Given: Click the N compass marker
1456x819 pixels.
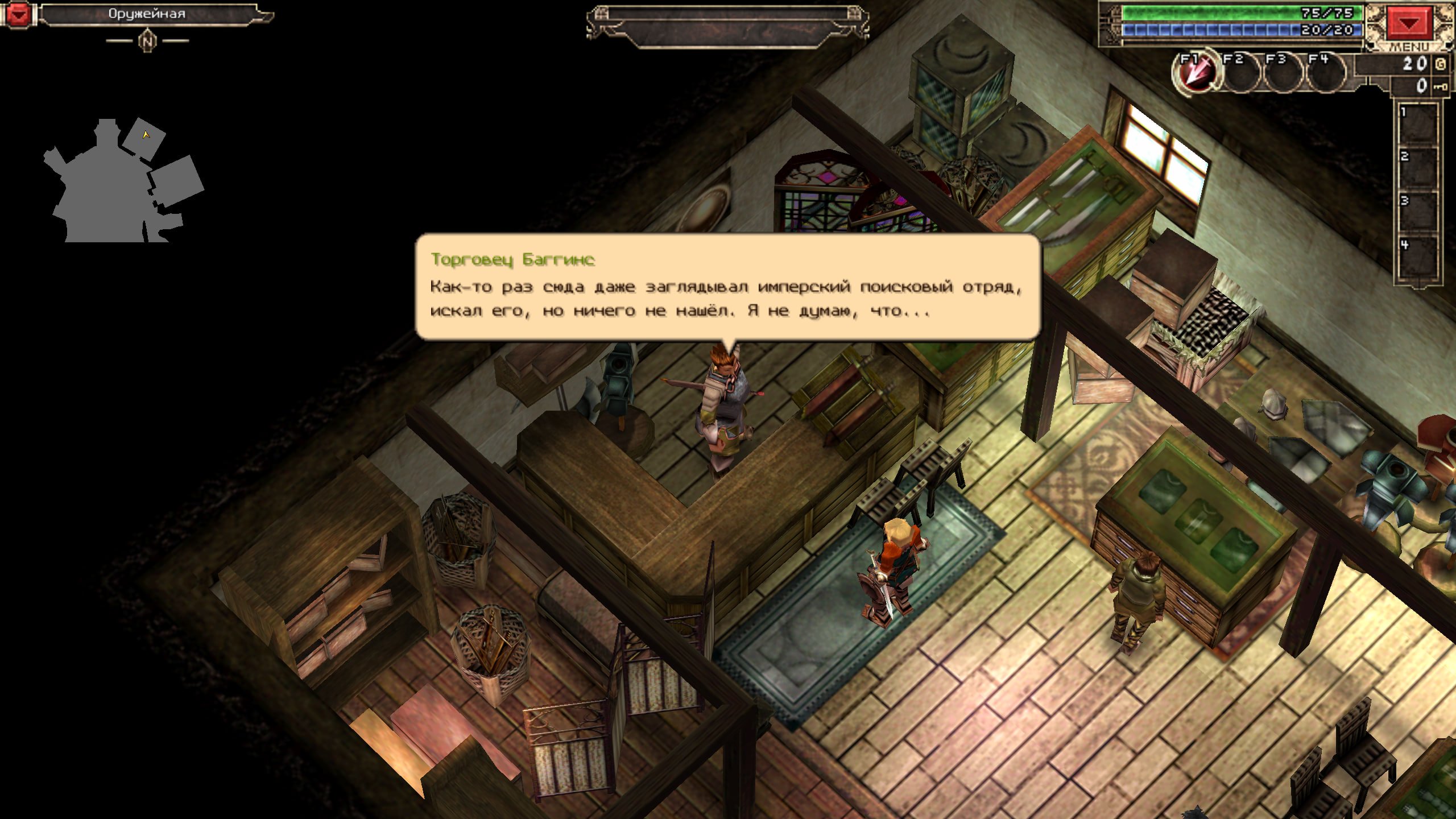Looking at the screenshot, I should (147, 41).
